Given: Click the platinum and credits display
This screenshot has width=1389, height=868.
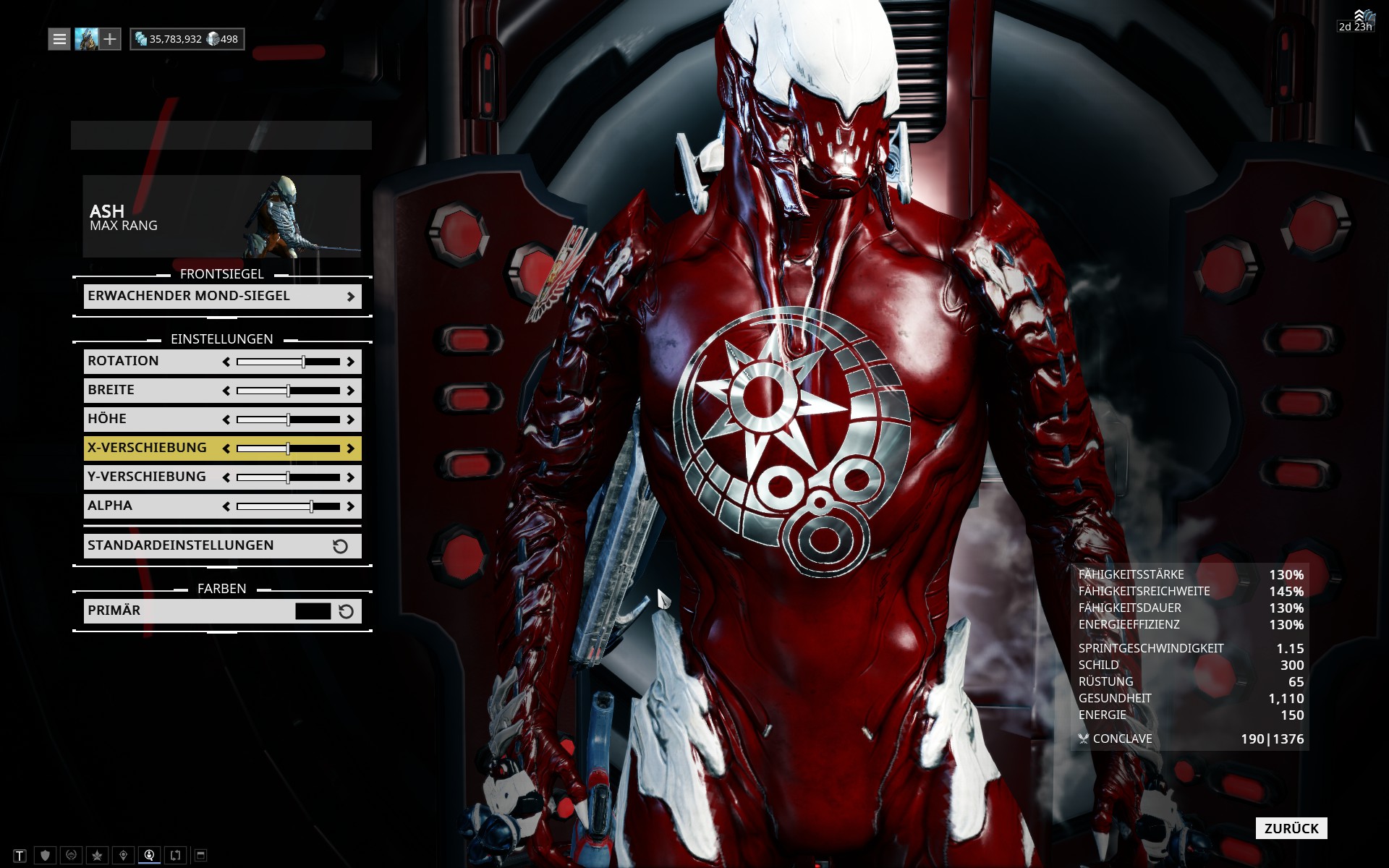Looking at the screenshot, I should point(187,39).
